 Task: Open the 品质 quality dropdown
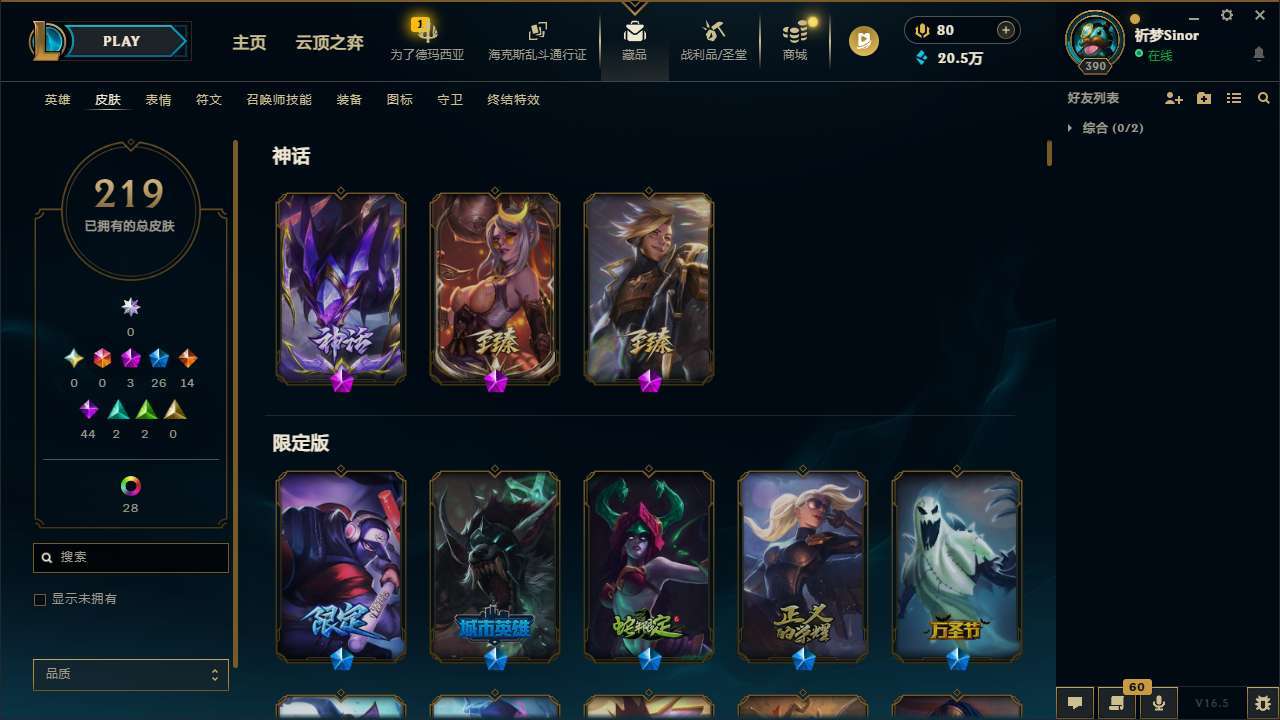(130, 674)
